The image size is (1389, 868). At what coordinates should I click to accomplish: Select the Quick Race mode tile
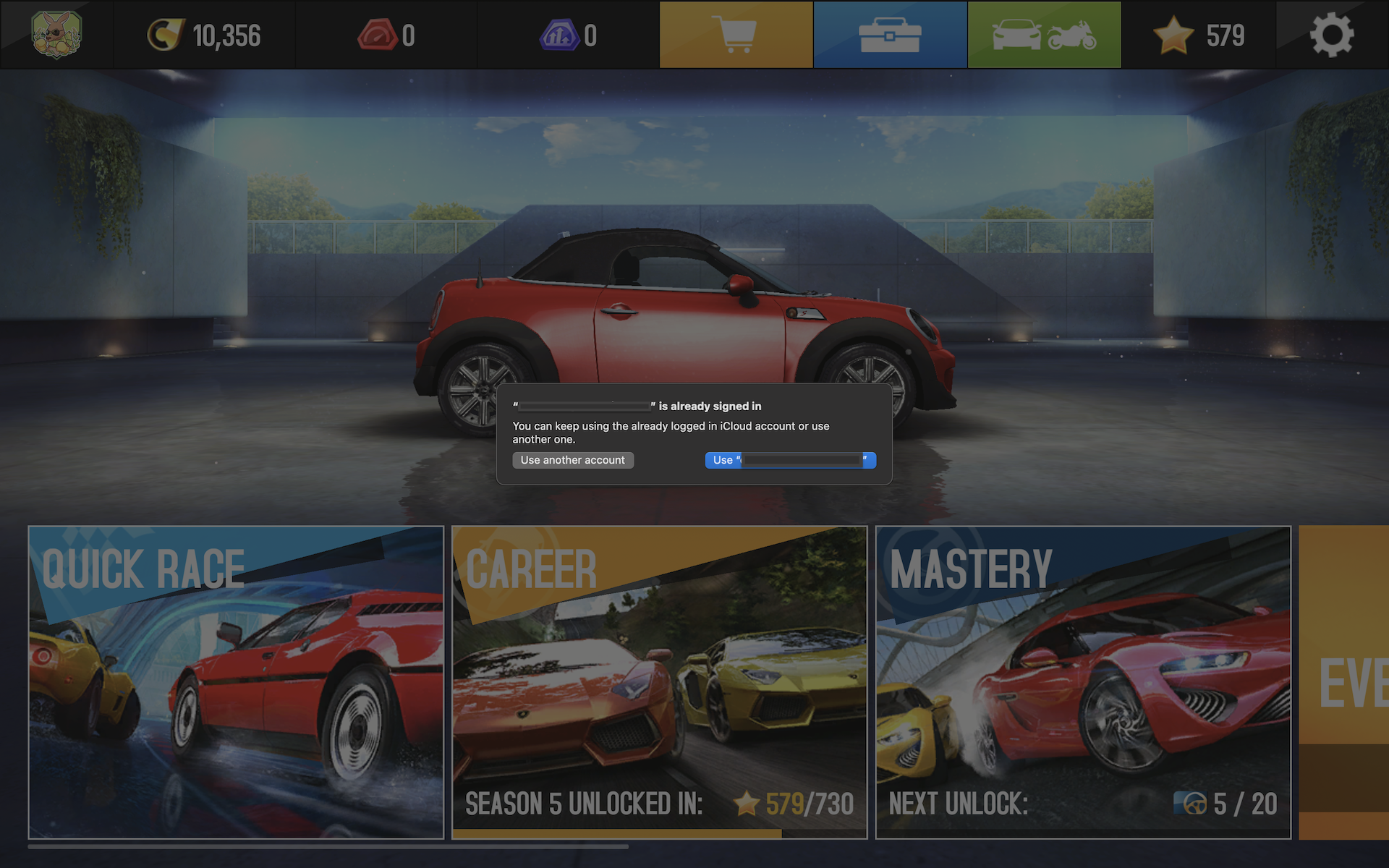236,682
